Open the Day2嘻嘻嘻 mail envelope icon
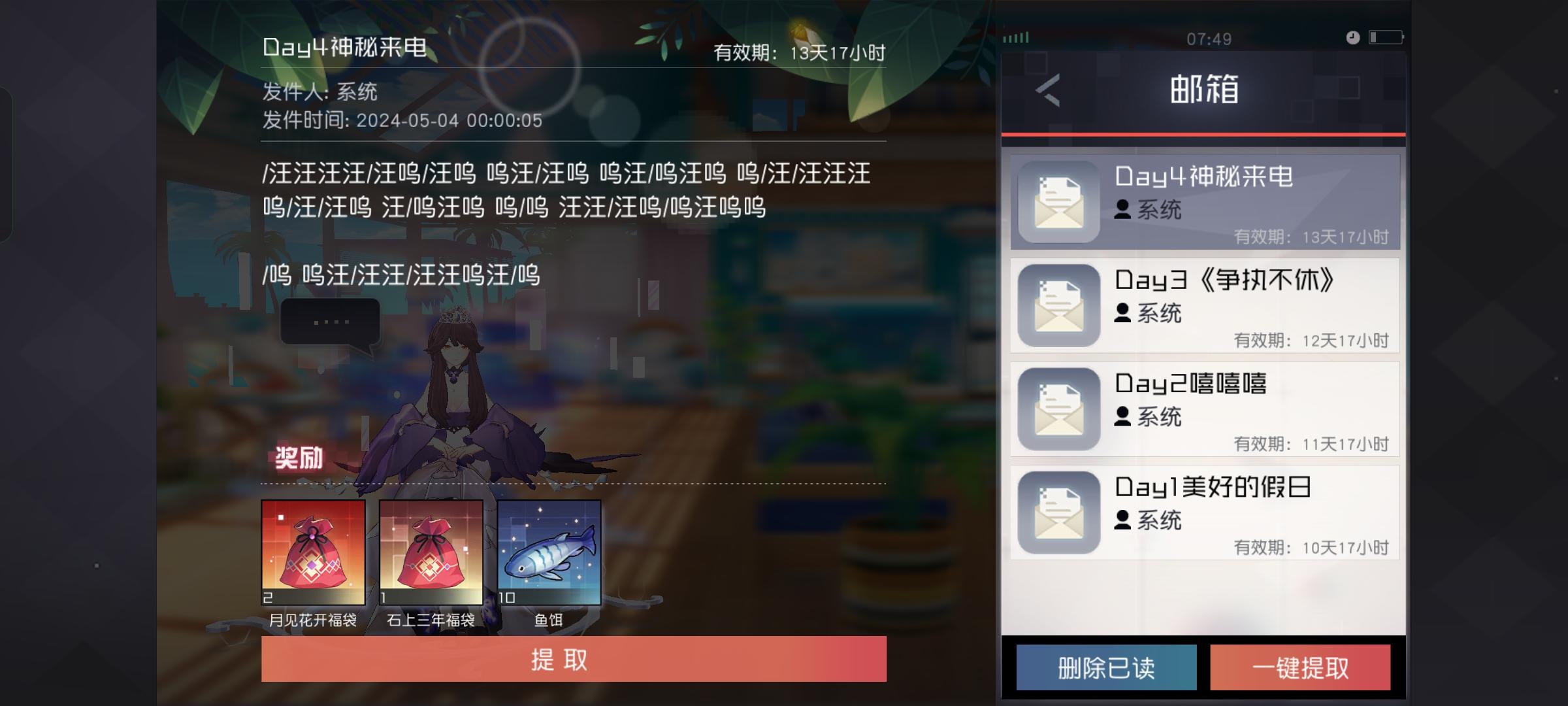 [x=1058, y=407]
